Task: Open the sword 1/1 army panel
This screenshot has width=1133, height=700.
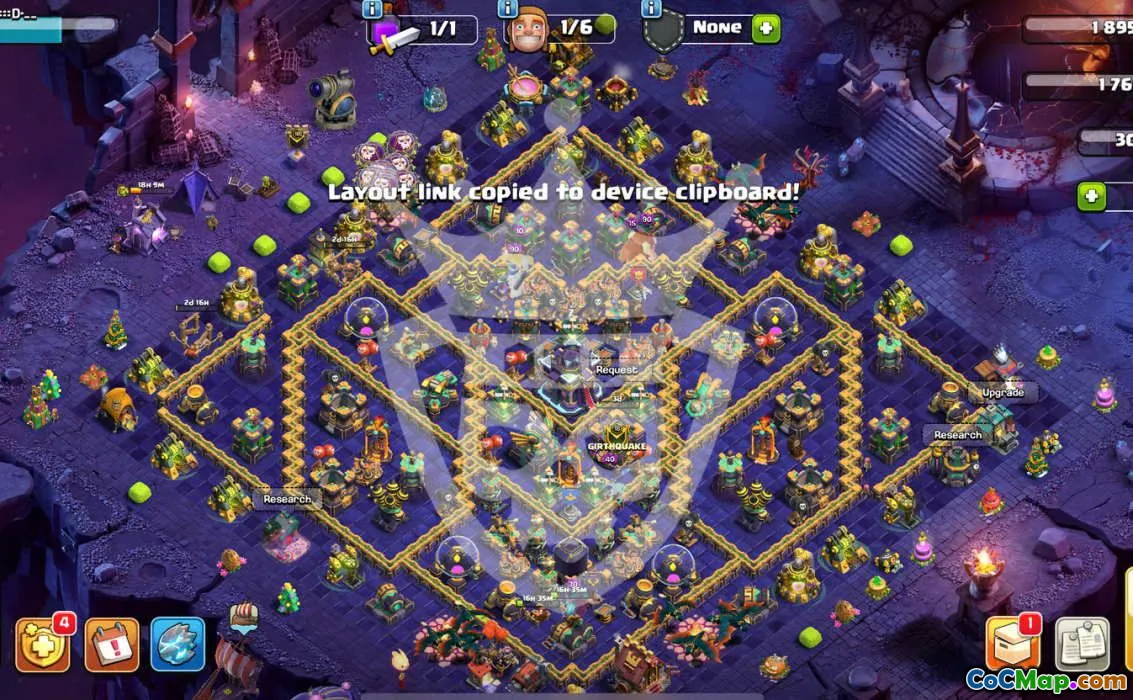Action: pos(423,30)
